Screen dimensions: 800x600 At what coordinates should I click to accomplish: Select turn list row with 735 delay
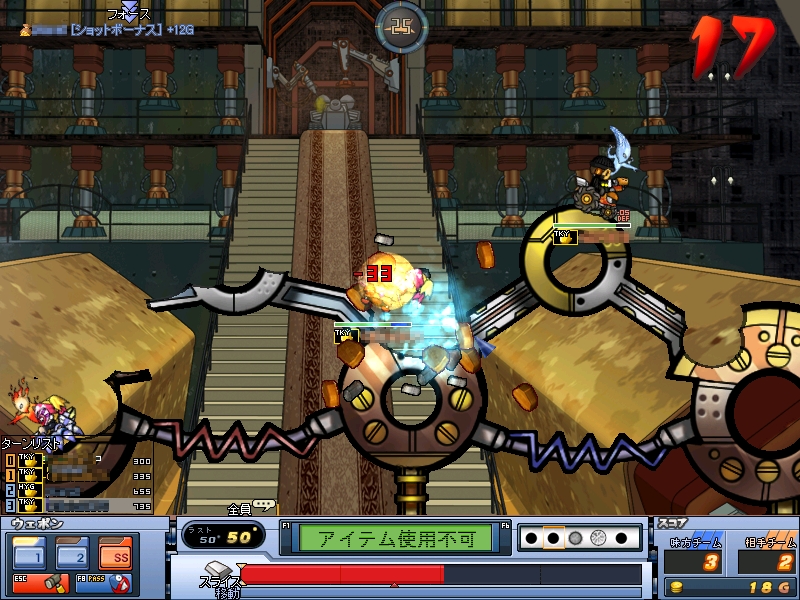tap(78, 506)
